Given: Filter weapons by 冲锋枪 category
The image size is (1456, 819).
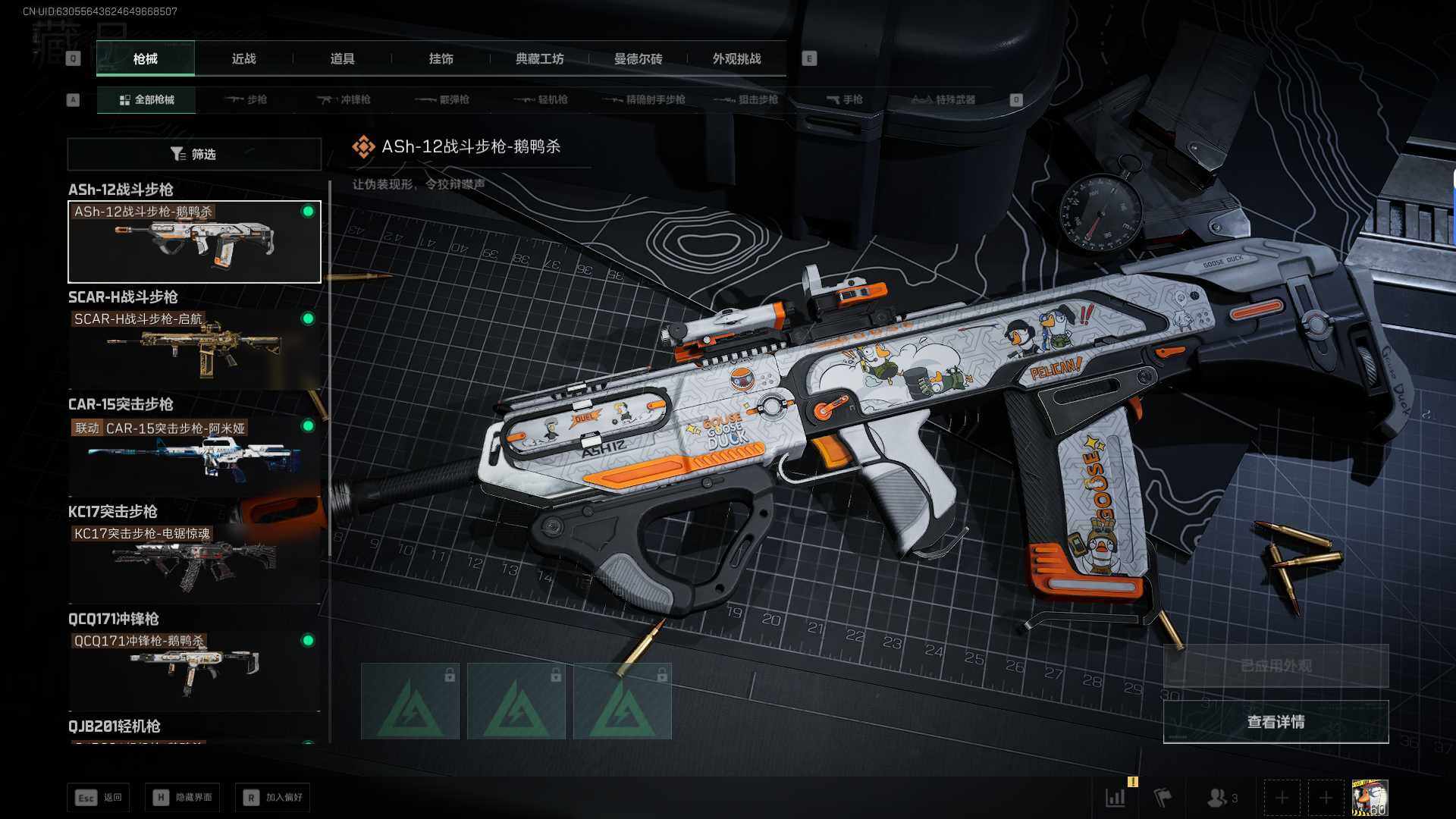Looking at the screenshot, I should pyautogui.click(x=344, y=100).
